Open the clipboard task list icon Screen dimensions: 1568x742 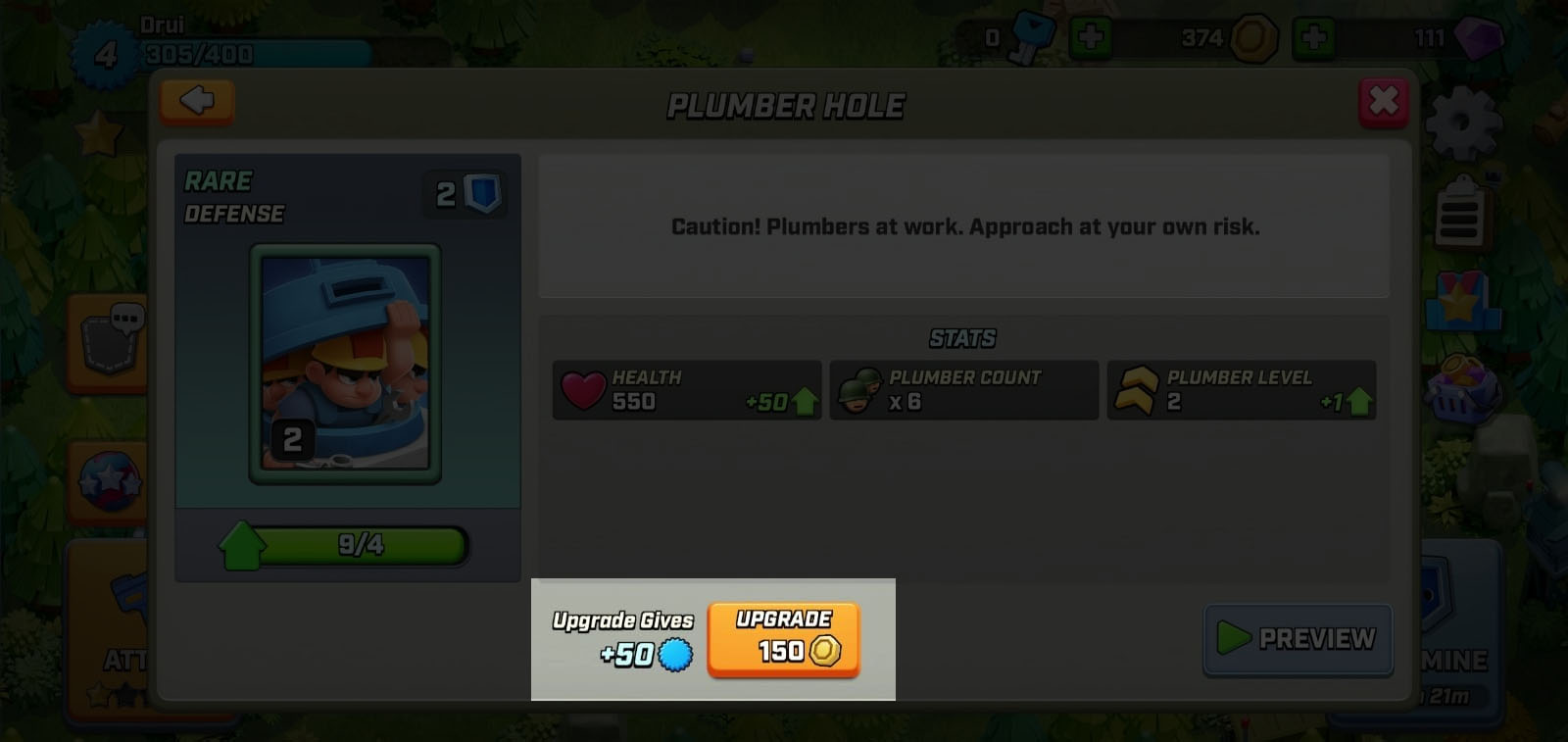pyautogui.click(x=1459, y=213)
